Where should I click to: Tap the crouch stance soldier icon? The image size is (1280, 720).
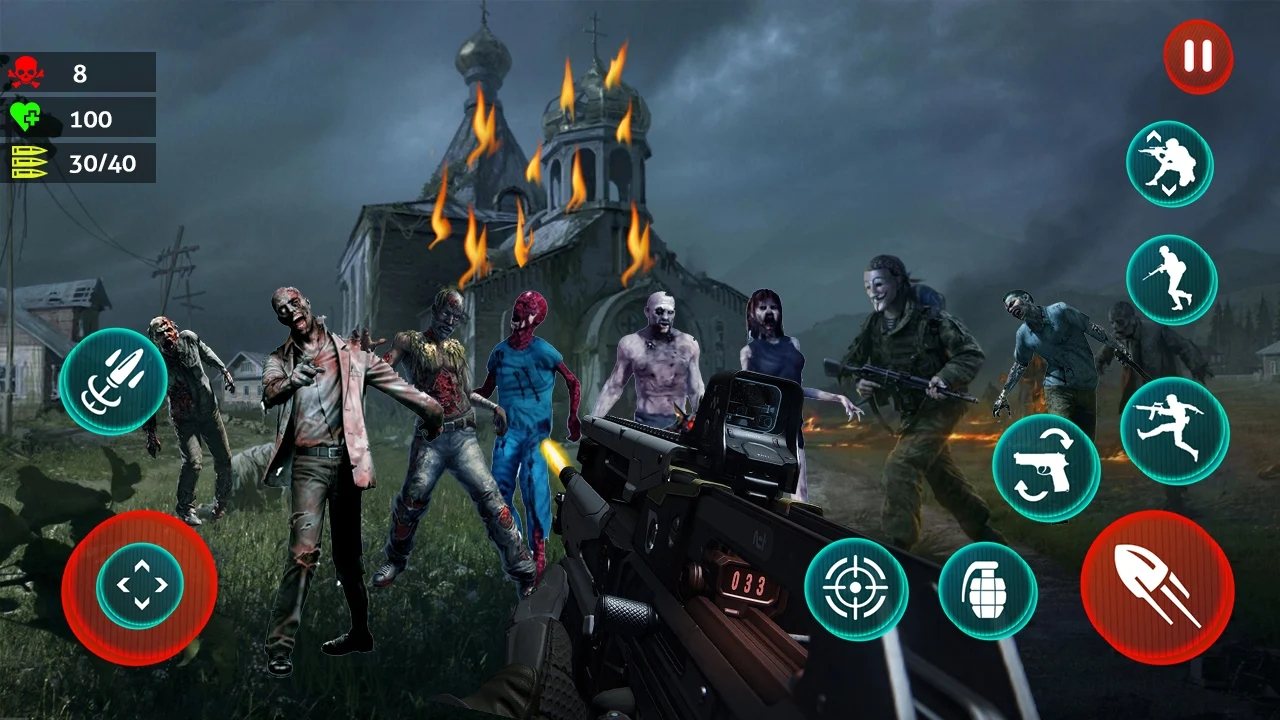(x=1169, y=164)
